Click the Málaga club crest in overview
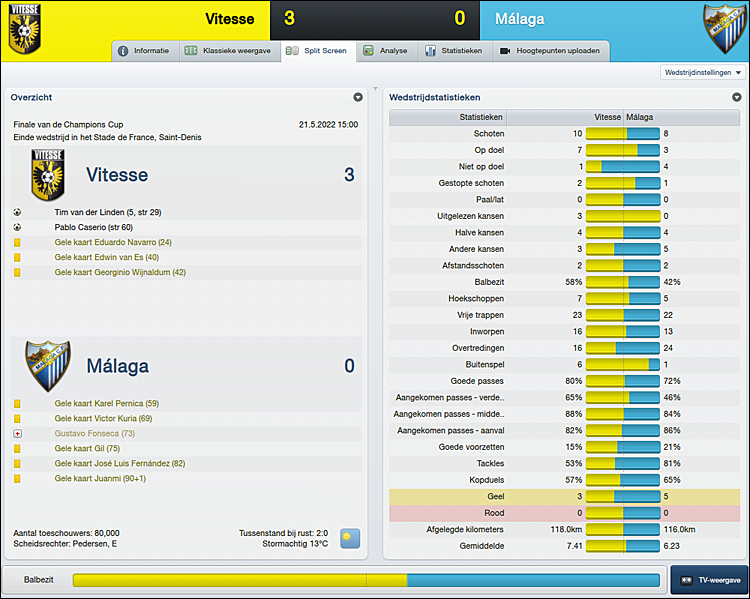Viewport: 750px width, 599px height. point(47,365)
